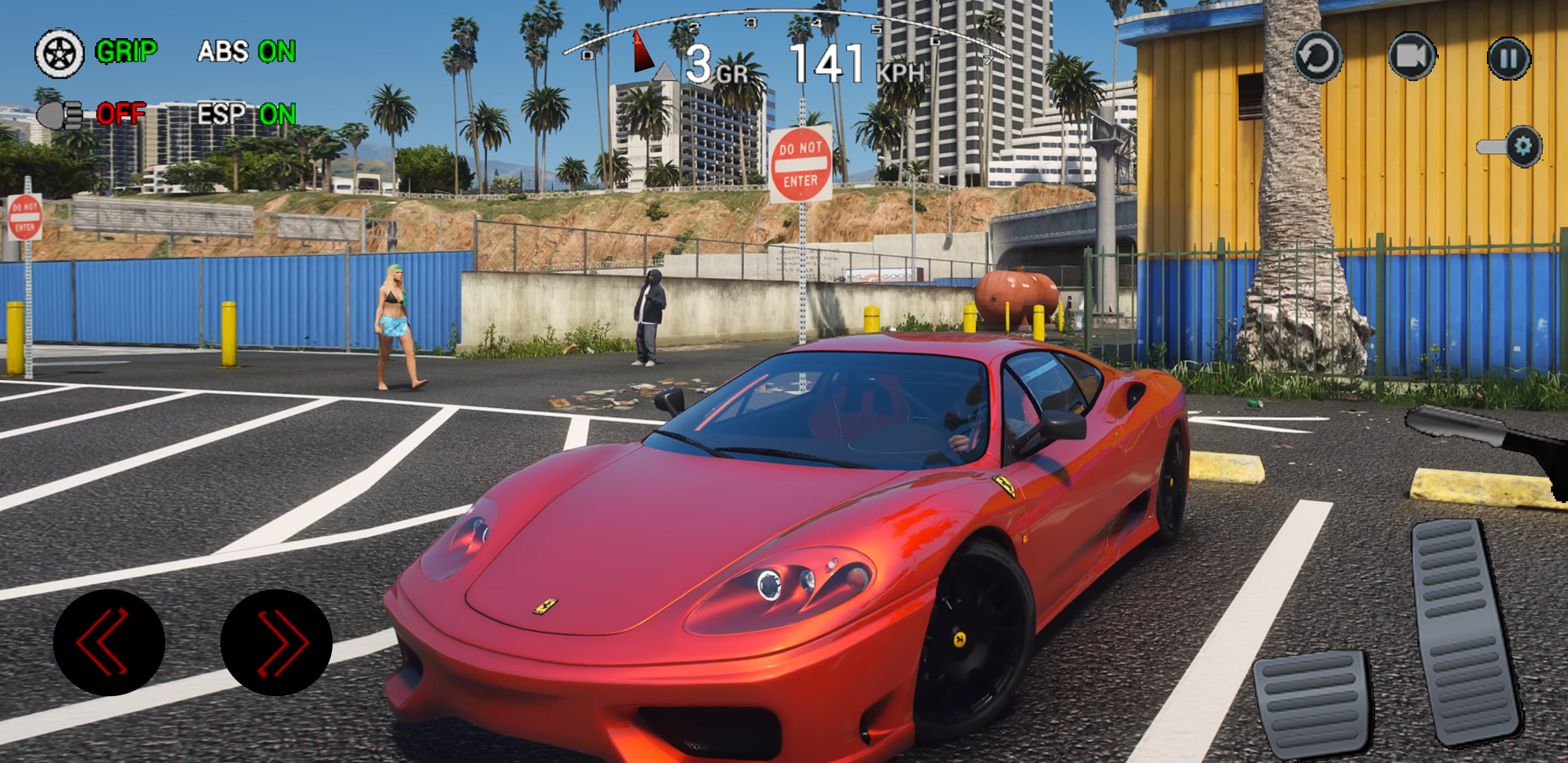Pause the game
This screenshot has width=1568, height=763.
[x=1508, y=58]
